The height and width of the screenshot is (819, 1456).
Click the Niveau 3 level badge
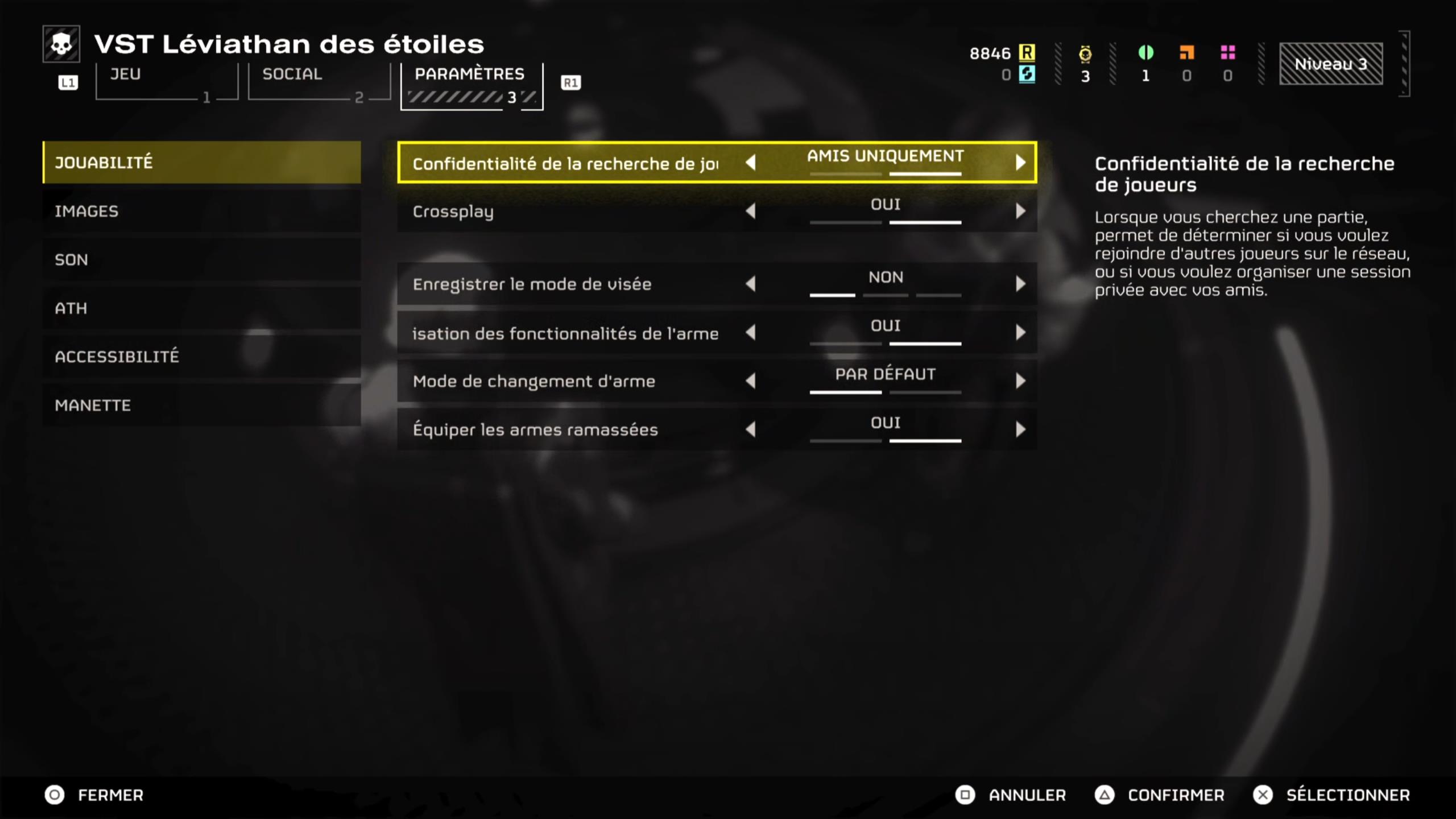(x=1331, y=64)
